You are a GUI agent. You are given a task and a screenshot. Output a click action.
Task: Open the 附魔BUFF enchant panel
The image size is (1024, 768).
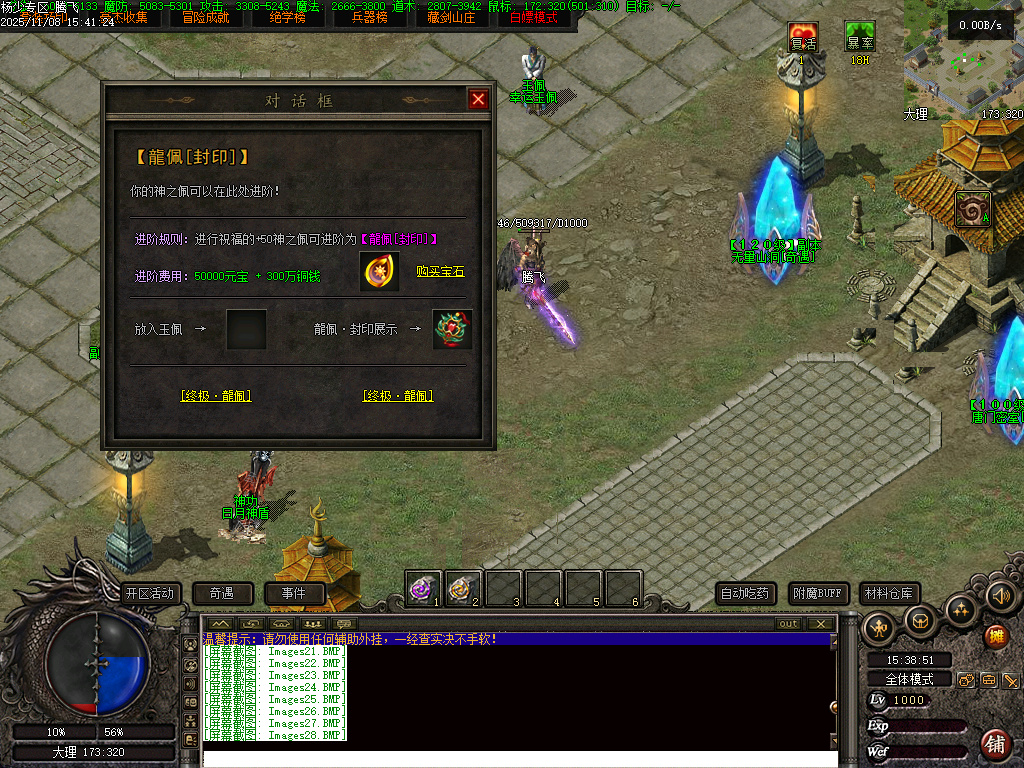coord(819,593)
